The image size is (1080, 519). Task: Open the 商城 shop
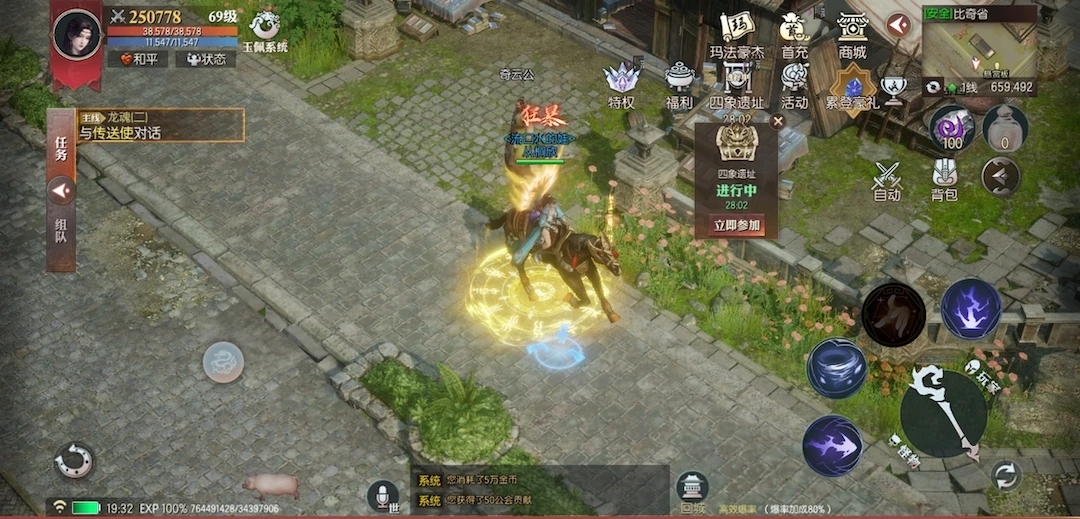click(x=852, y=35)
